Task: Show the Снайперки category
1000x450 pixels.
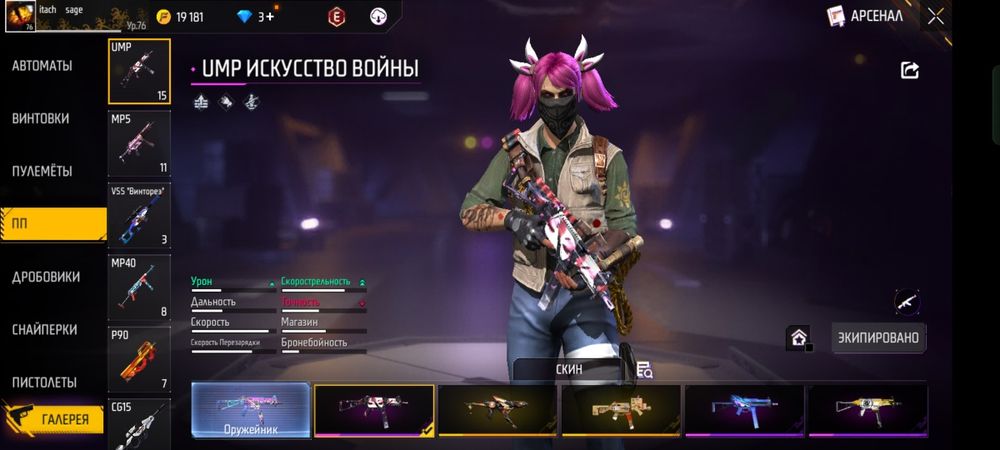Action: [46, 329]
